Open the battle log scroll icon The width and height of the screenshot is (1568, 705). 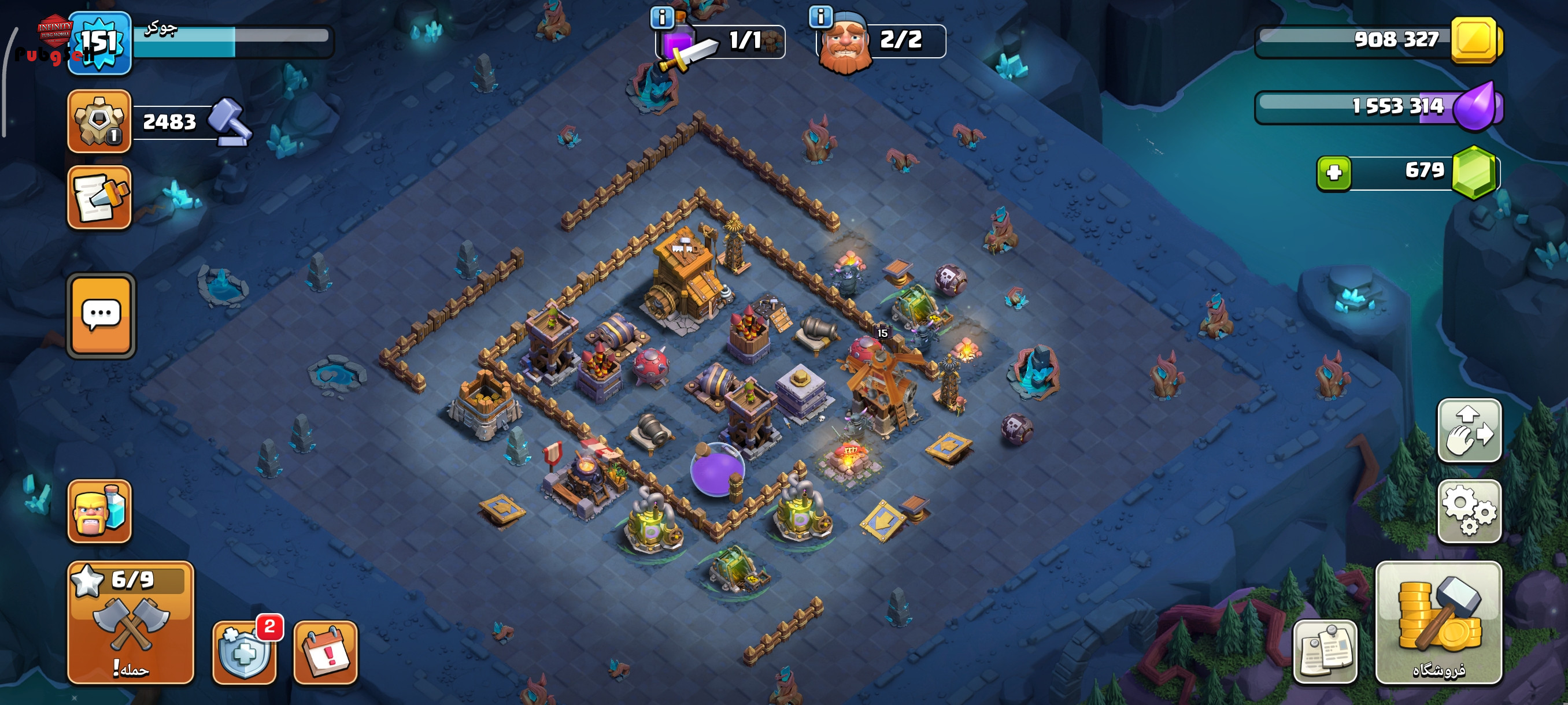click(99, 198)
